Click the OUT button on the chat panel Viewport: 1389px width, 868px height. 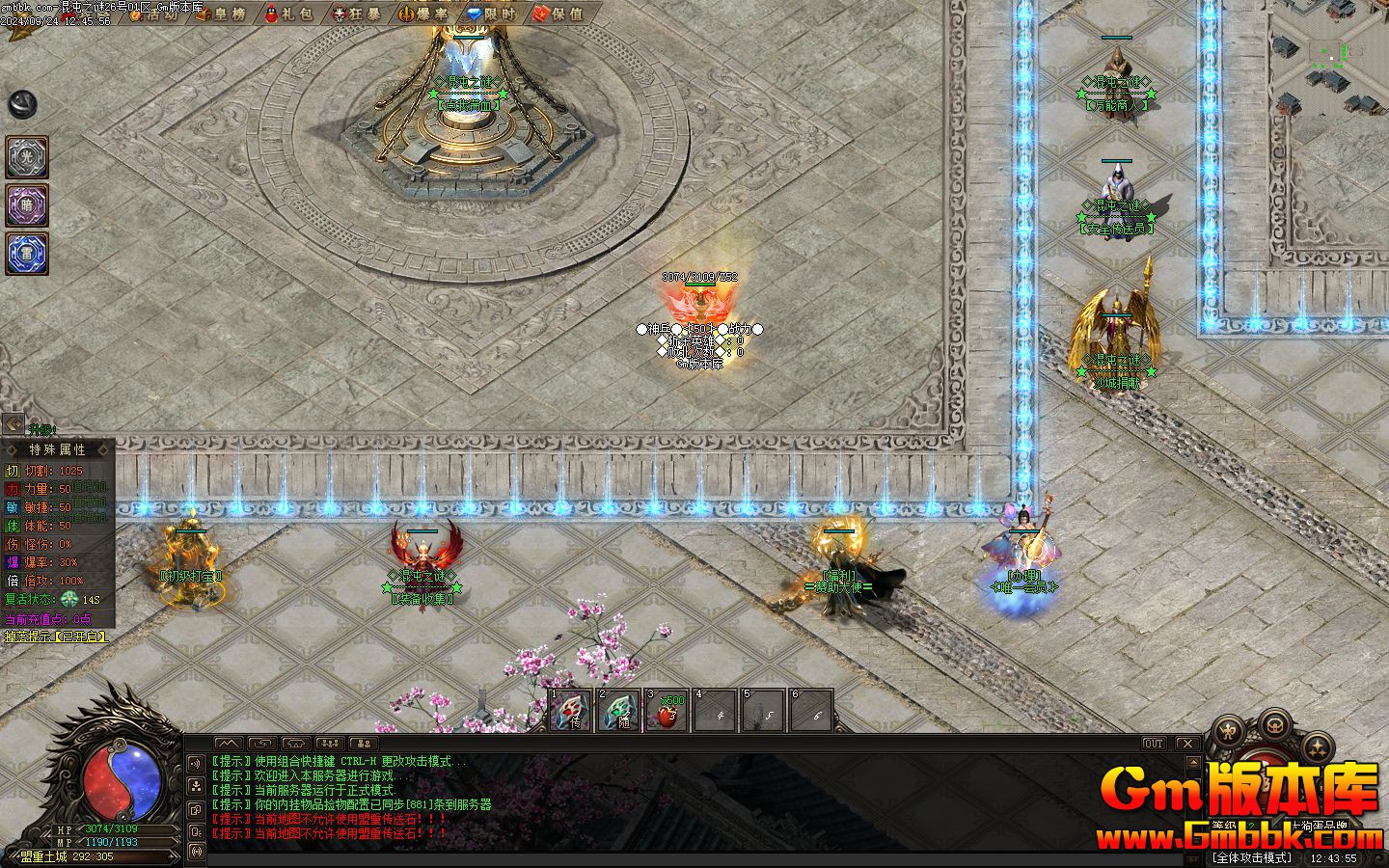click(x=1154, y=744)
